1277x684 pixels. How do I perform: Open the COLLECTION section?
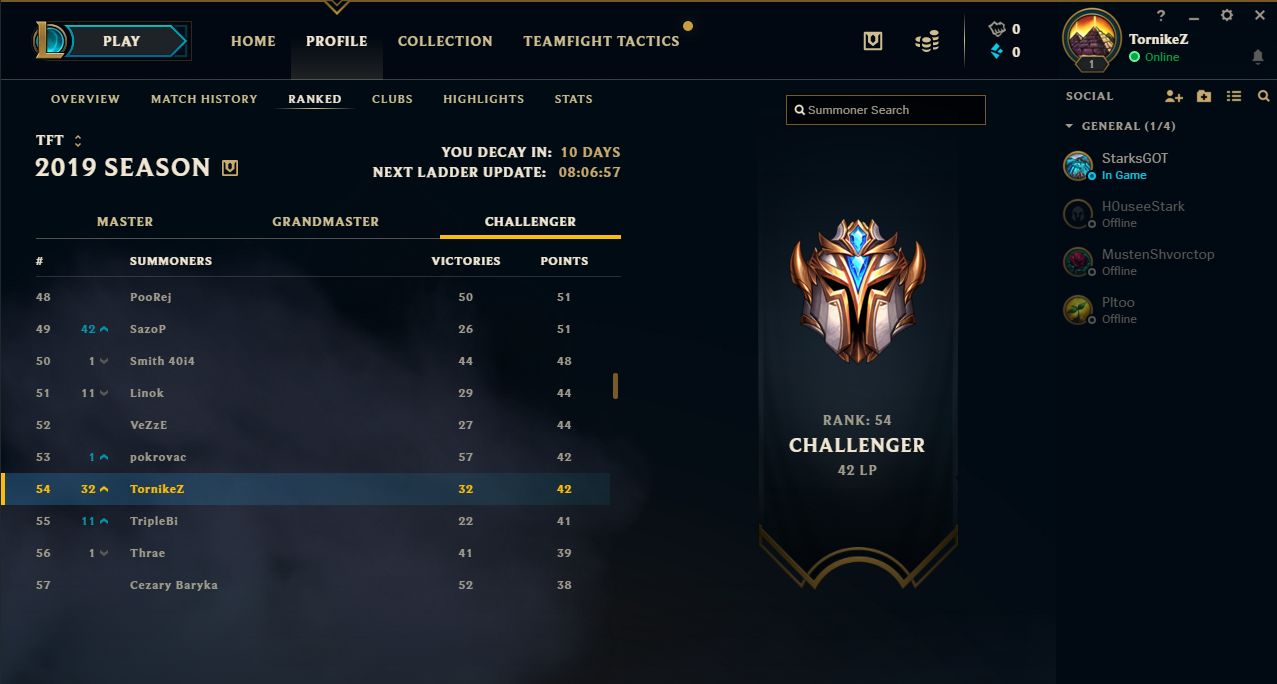[x=445, y=41]
